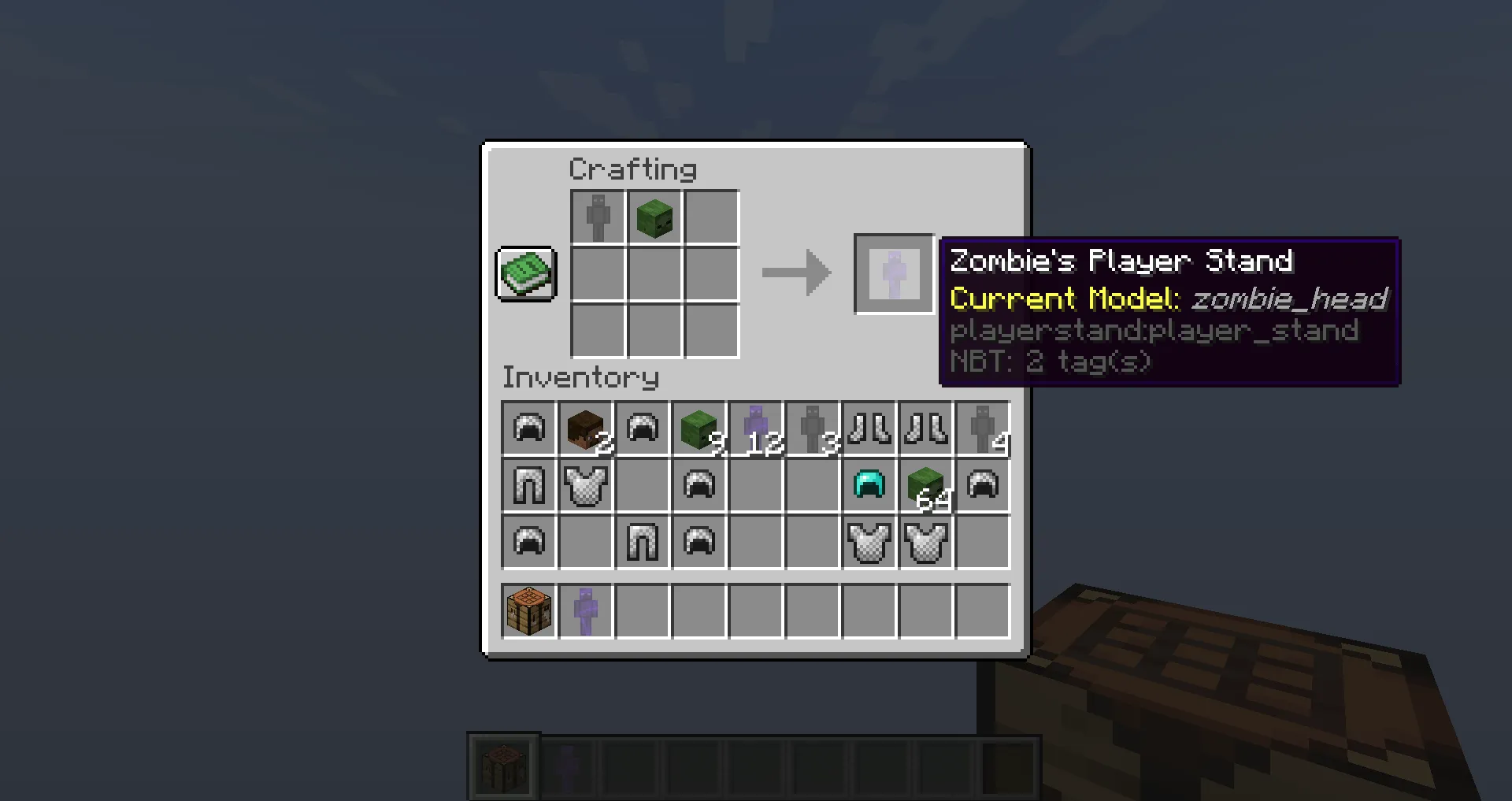
Task: Click the empty center slot of the crafting grid
Action: (654, 274)
